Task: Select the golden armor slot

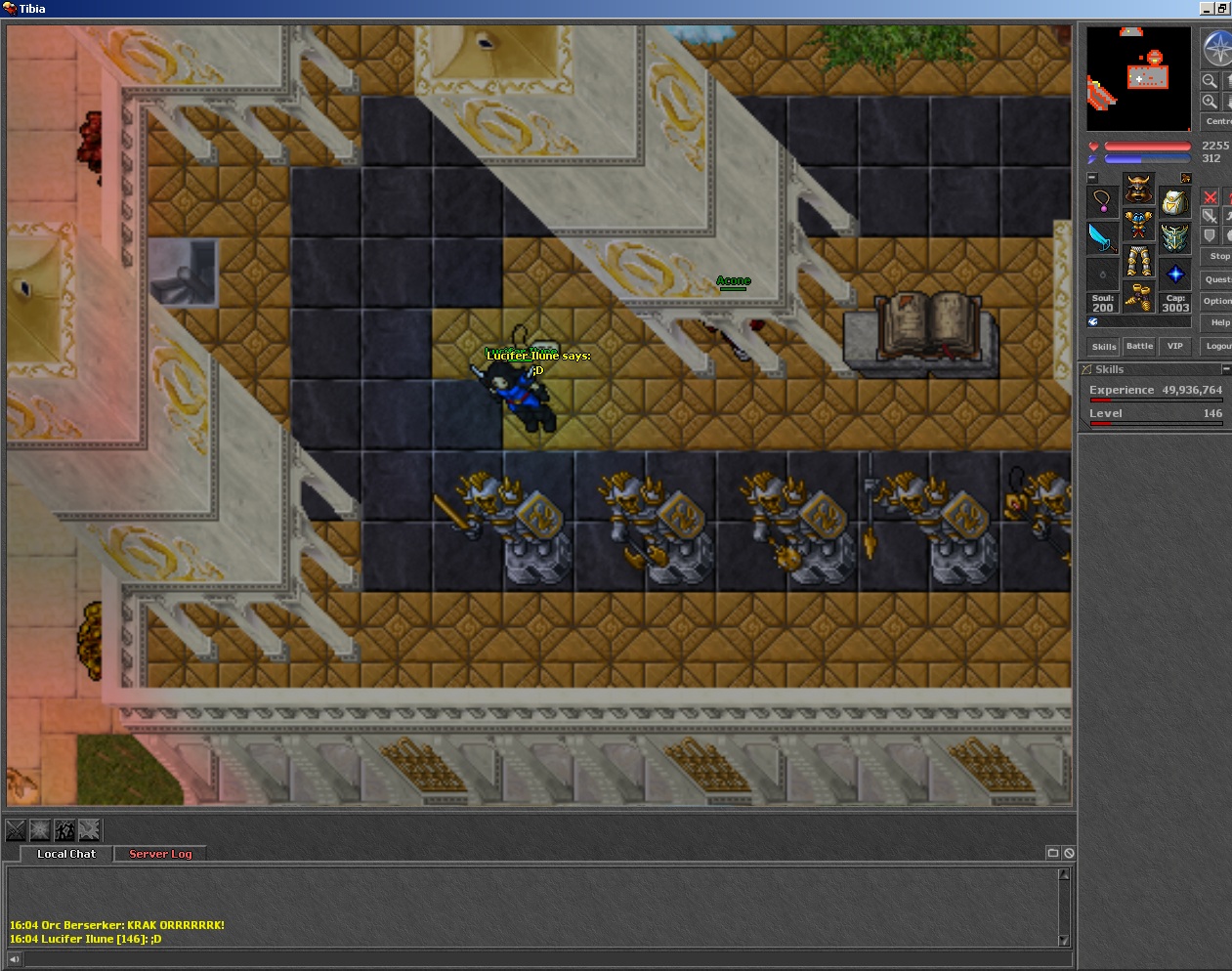Action: 1138,225
